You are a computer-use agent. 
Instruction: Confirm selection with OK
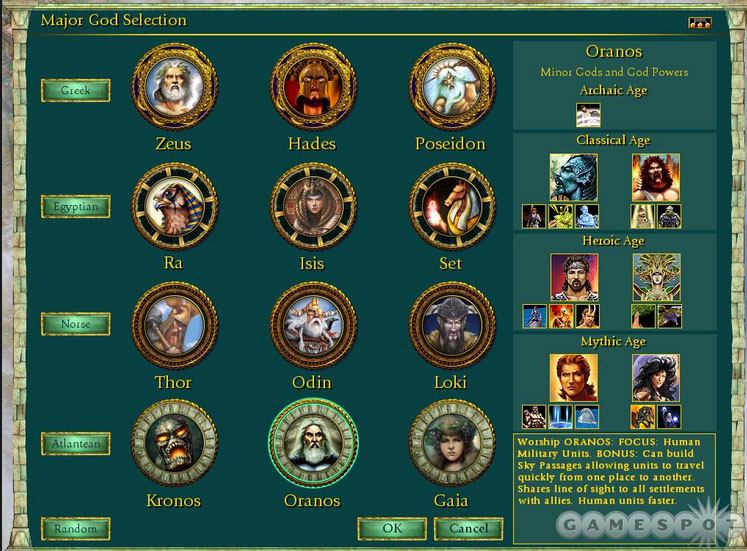(392, 527)
